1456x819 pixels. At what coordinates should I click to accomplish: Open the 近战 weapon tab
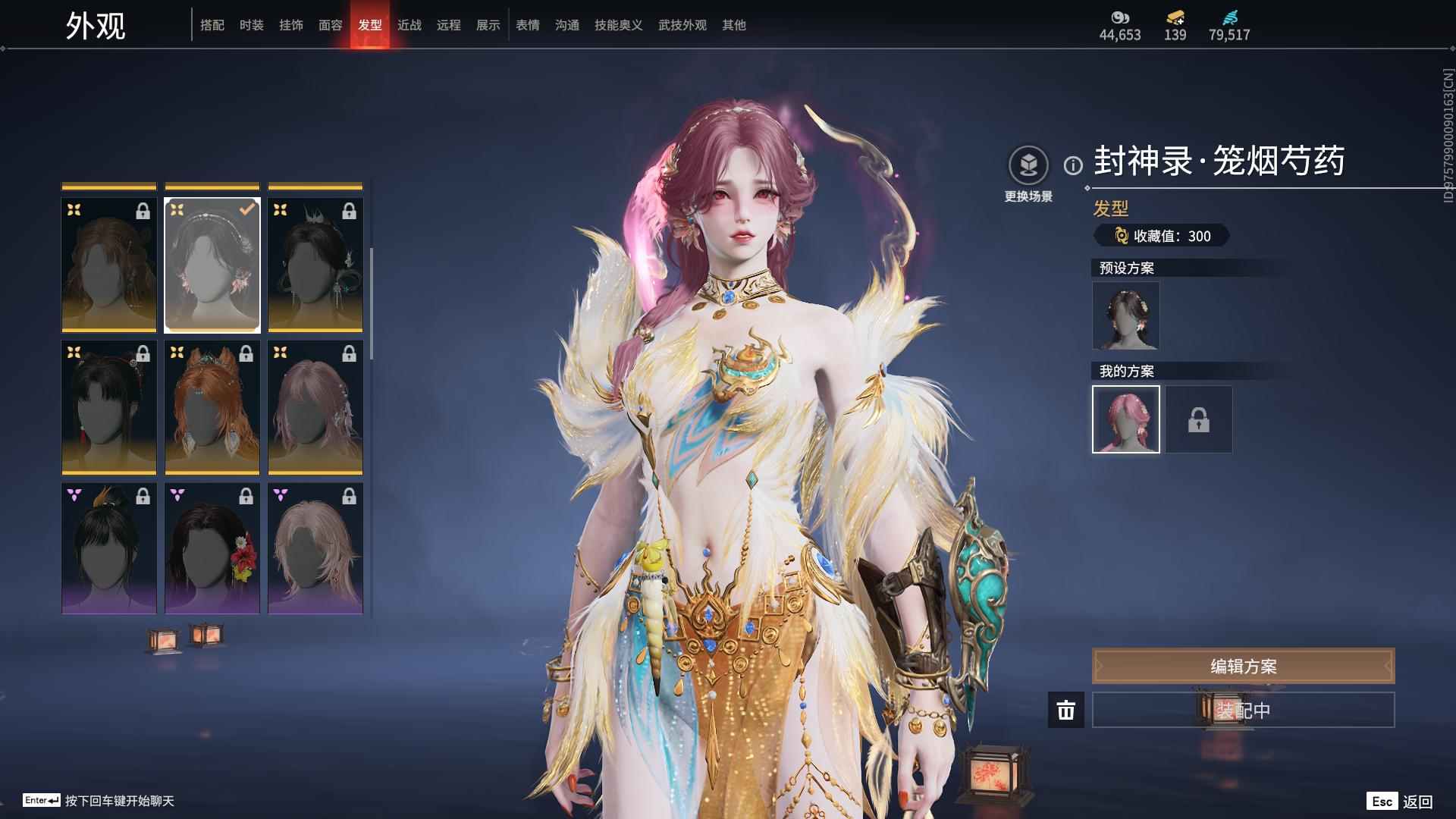click(x=409, y=25)
